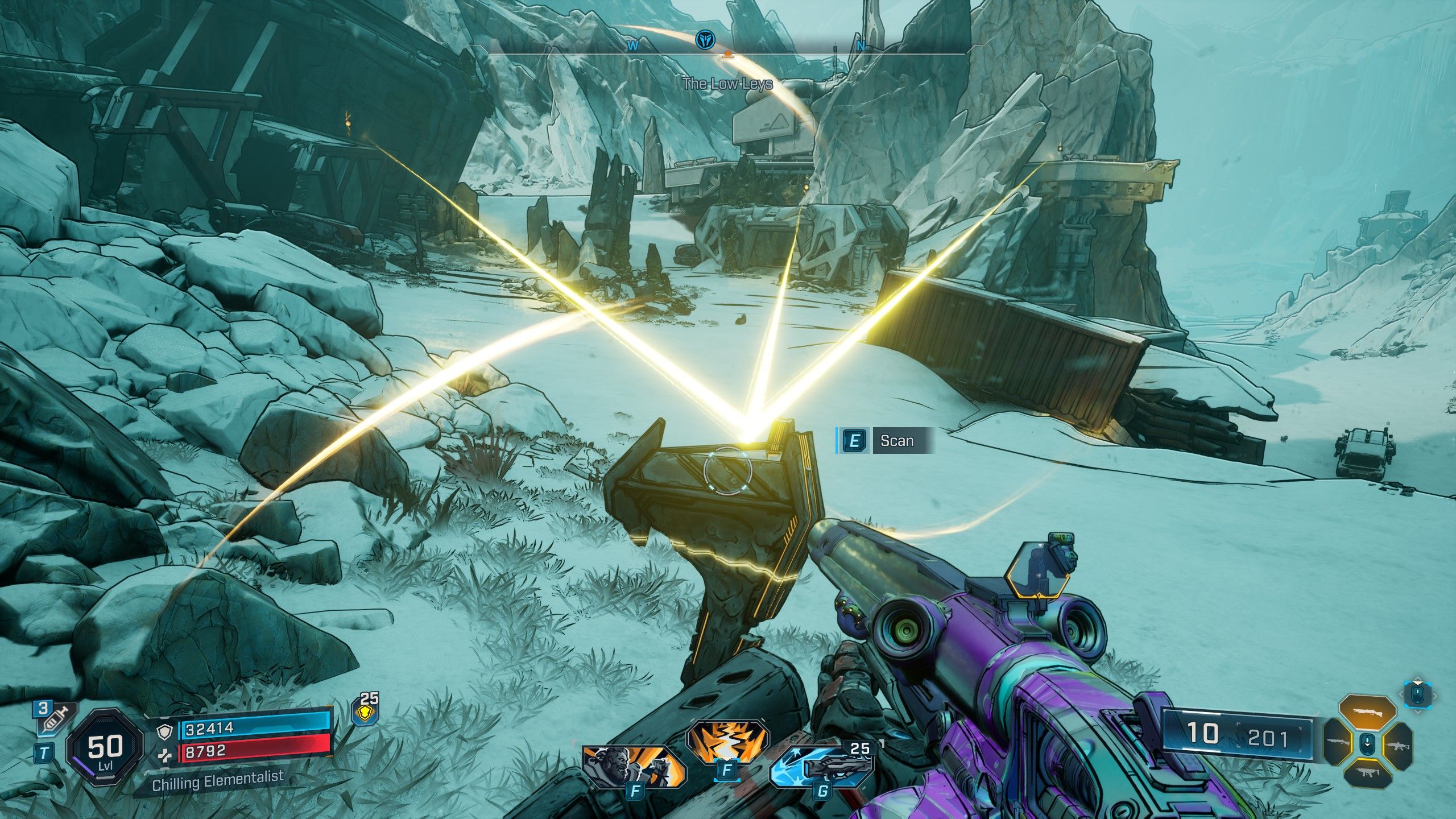Select the highlighted shotgun in the top weapon slot
Viewport: 1456px width, 819px height.
1367,713
